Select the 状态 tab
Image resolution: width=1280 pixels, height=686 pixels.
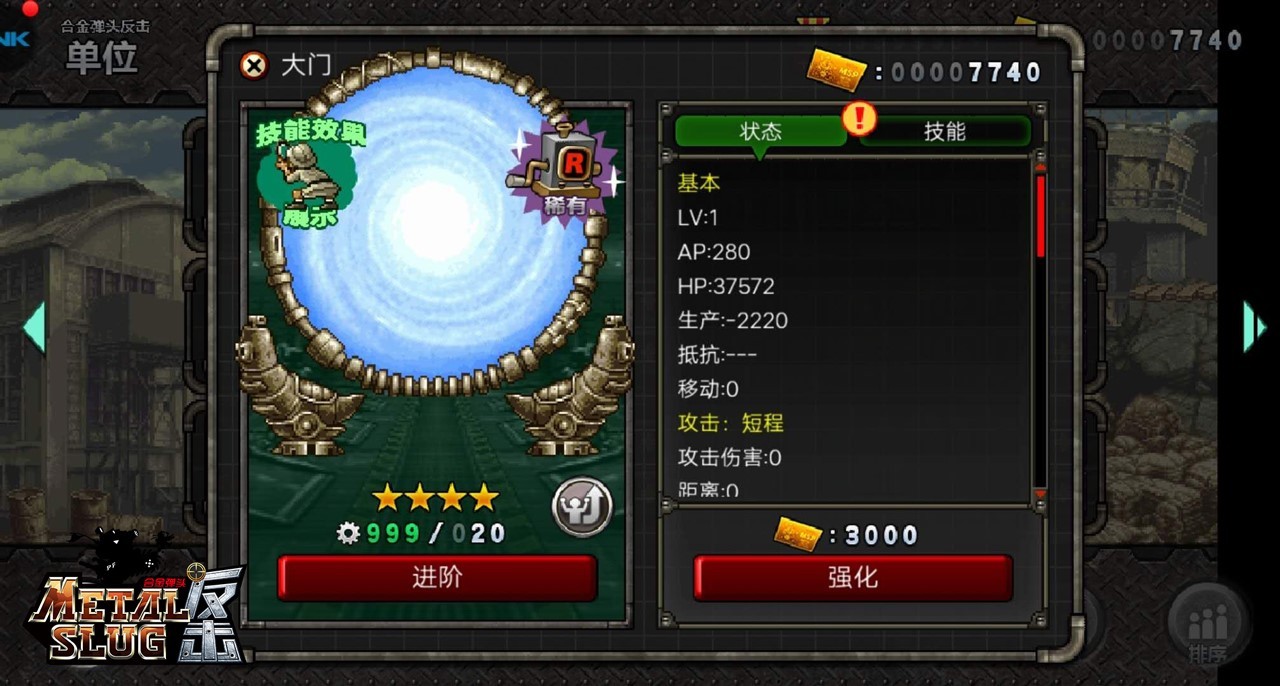[x=760, y=131]
